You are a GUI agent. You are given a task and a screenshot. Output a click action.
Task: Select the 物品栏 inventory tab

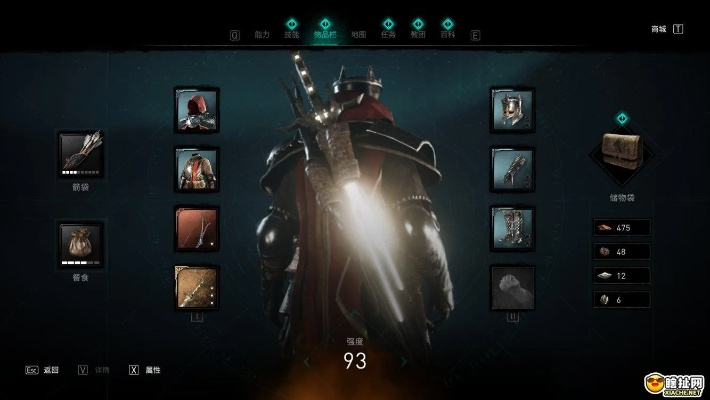324,34
